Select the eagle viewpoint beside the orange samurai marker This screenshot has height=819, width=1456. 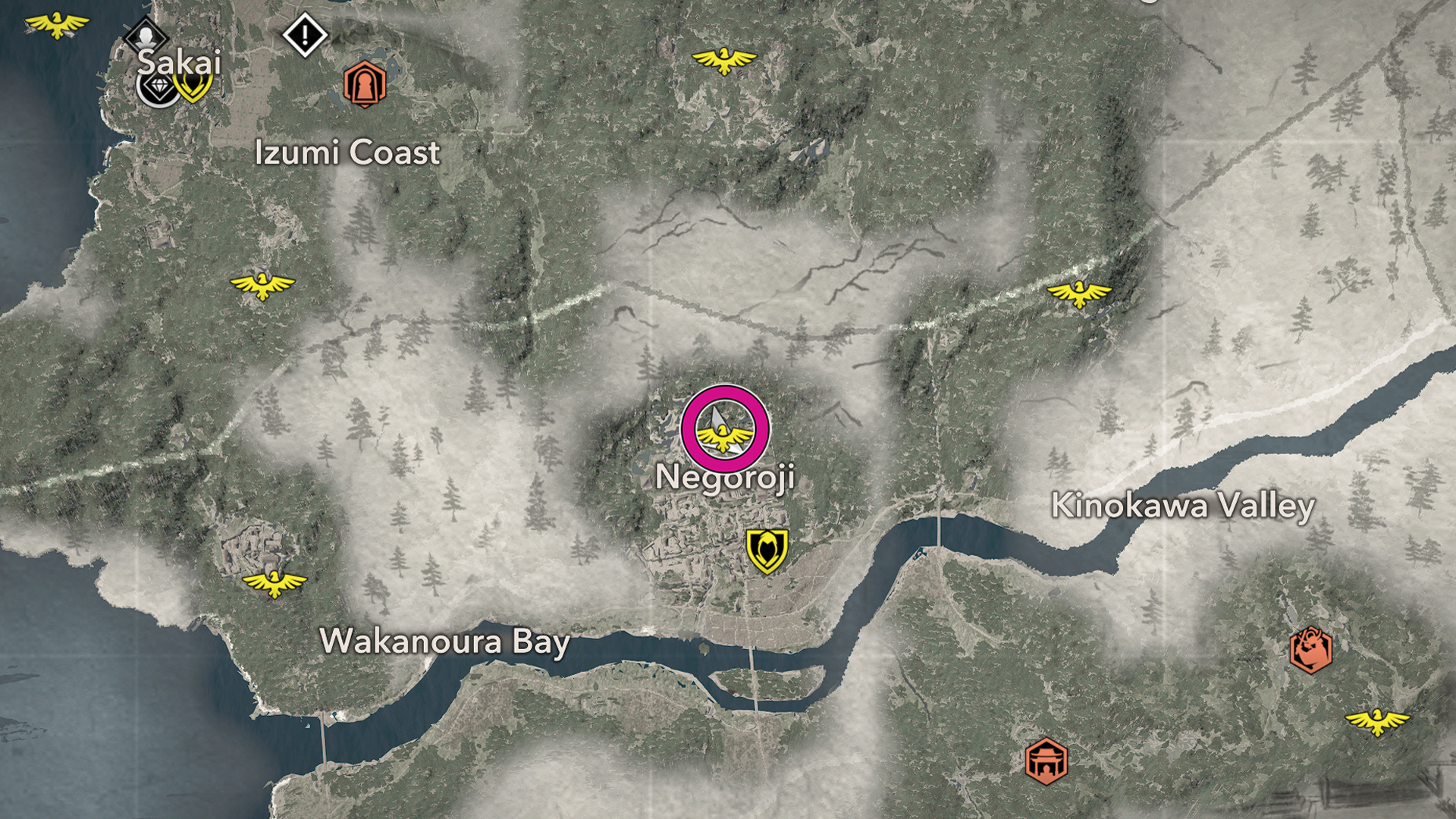[1377, 720]
